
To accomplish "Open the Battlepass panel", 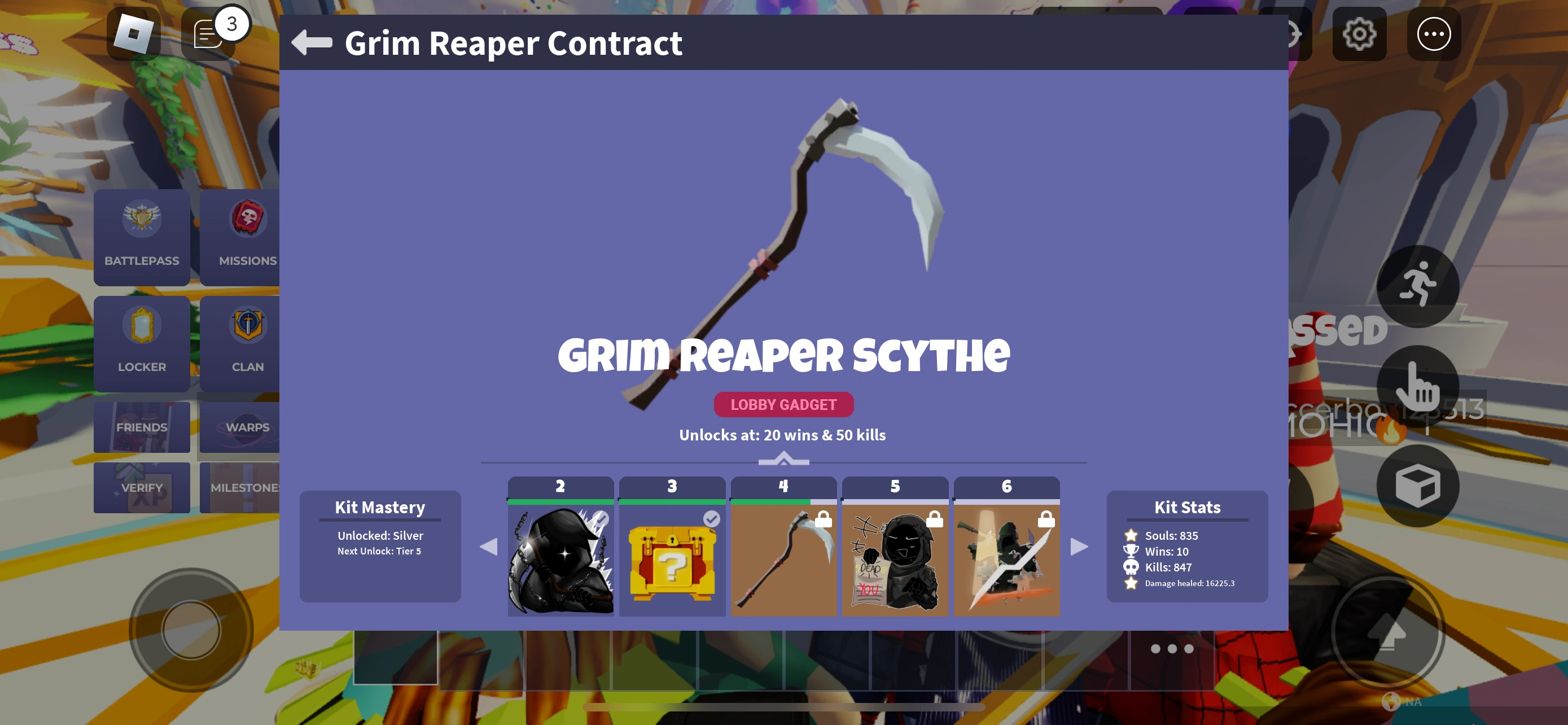I will pyautogui.click(x=141, y=237).
